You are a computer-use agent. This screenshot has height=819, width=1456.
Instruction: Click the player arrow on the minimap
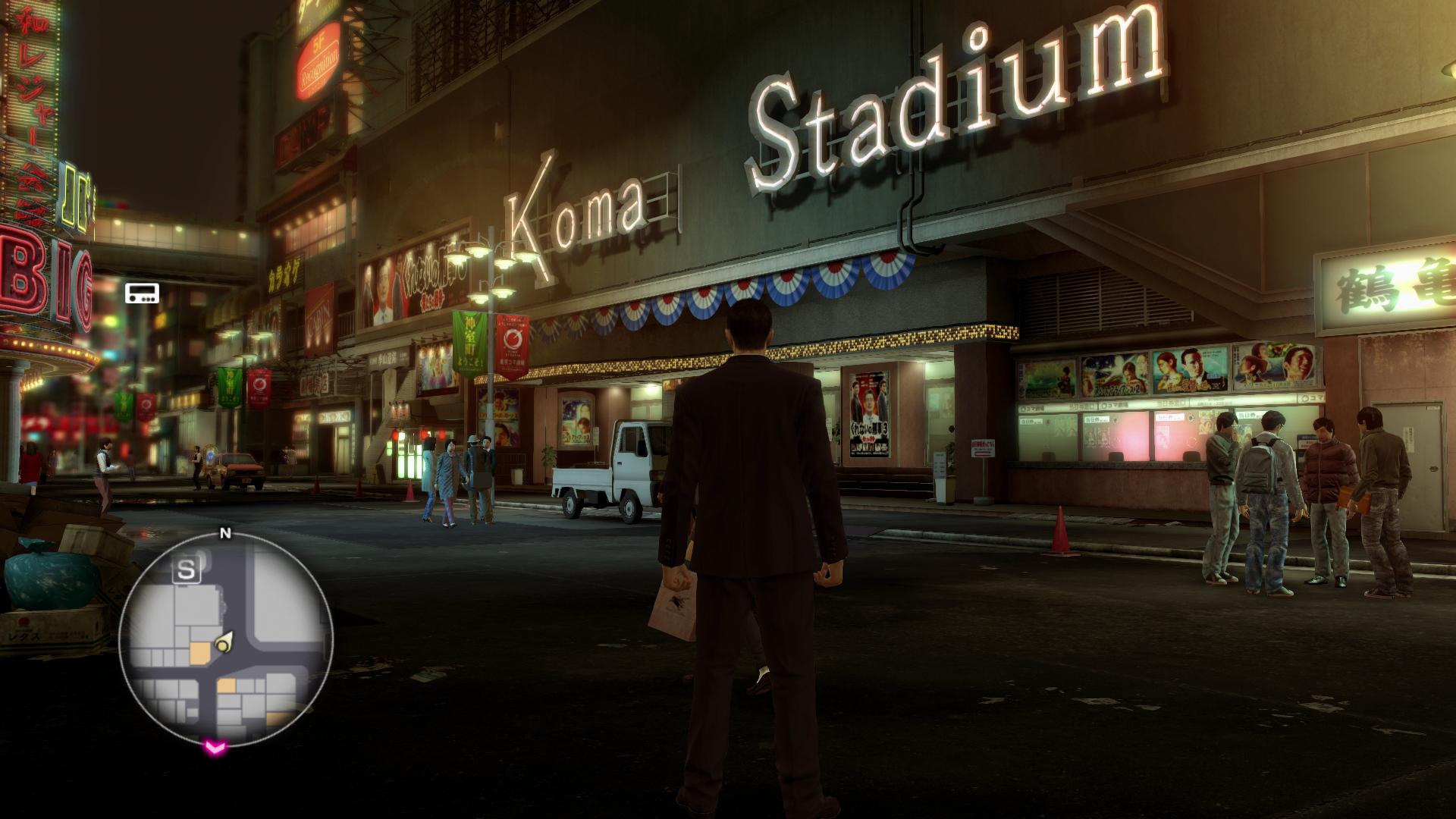224,644
